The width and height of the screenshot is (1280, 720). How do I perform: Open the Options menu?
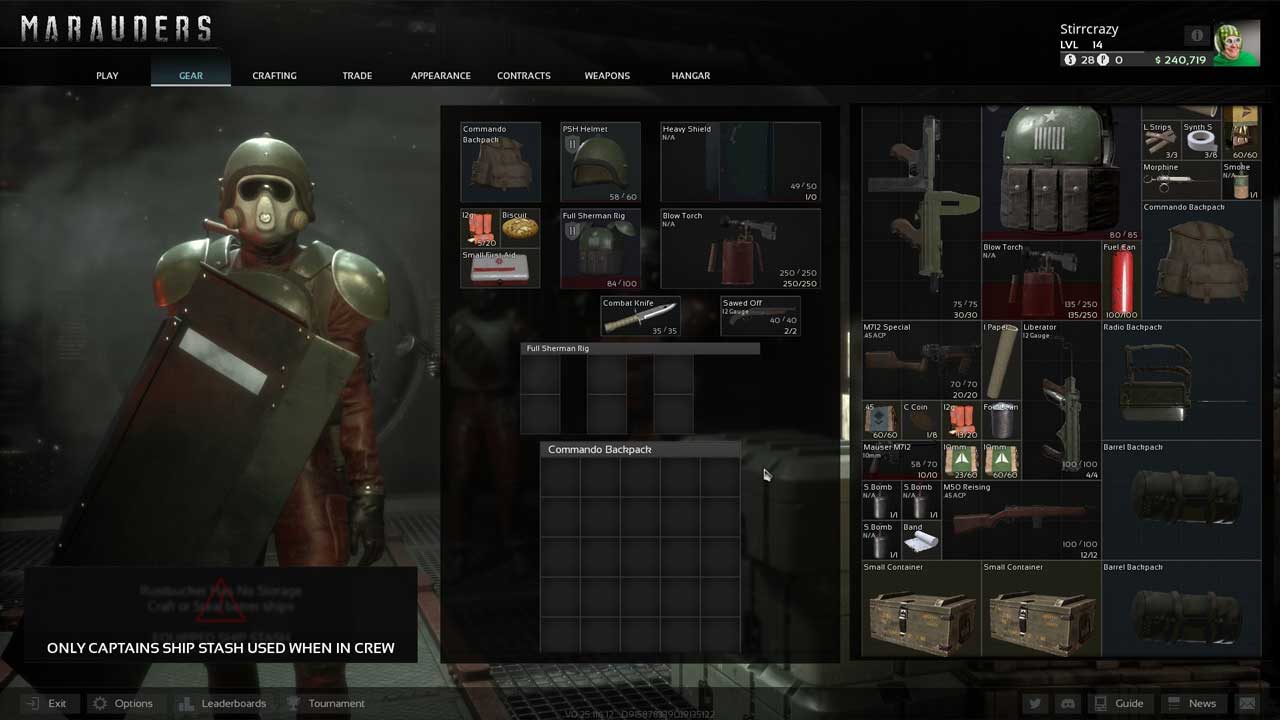(122, 703)
